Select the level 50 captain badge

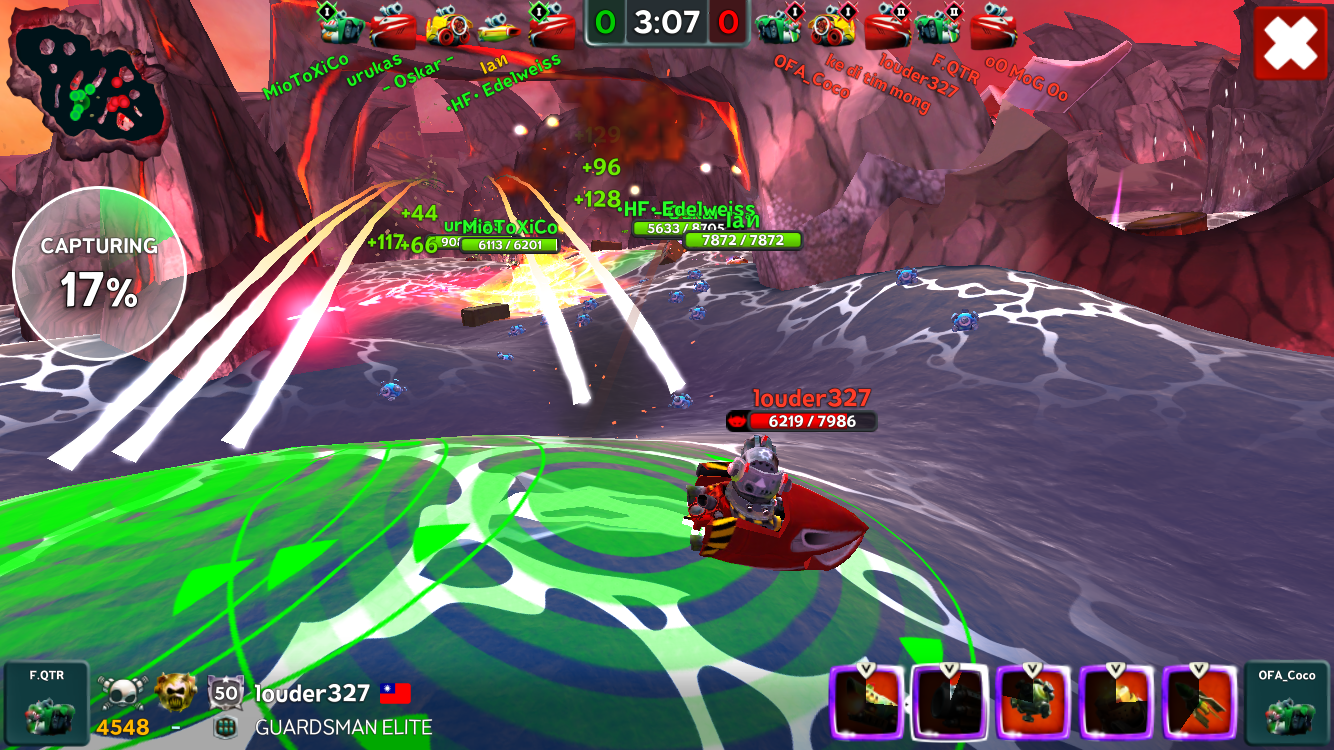(226, 692)
